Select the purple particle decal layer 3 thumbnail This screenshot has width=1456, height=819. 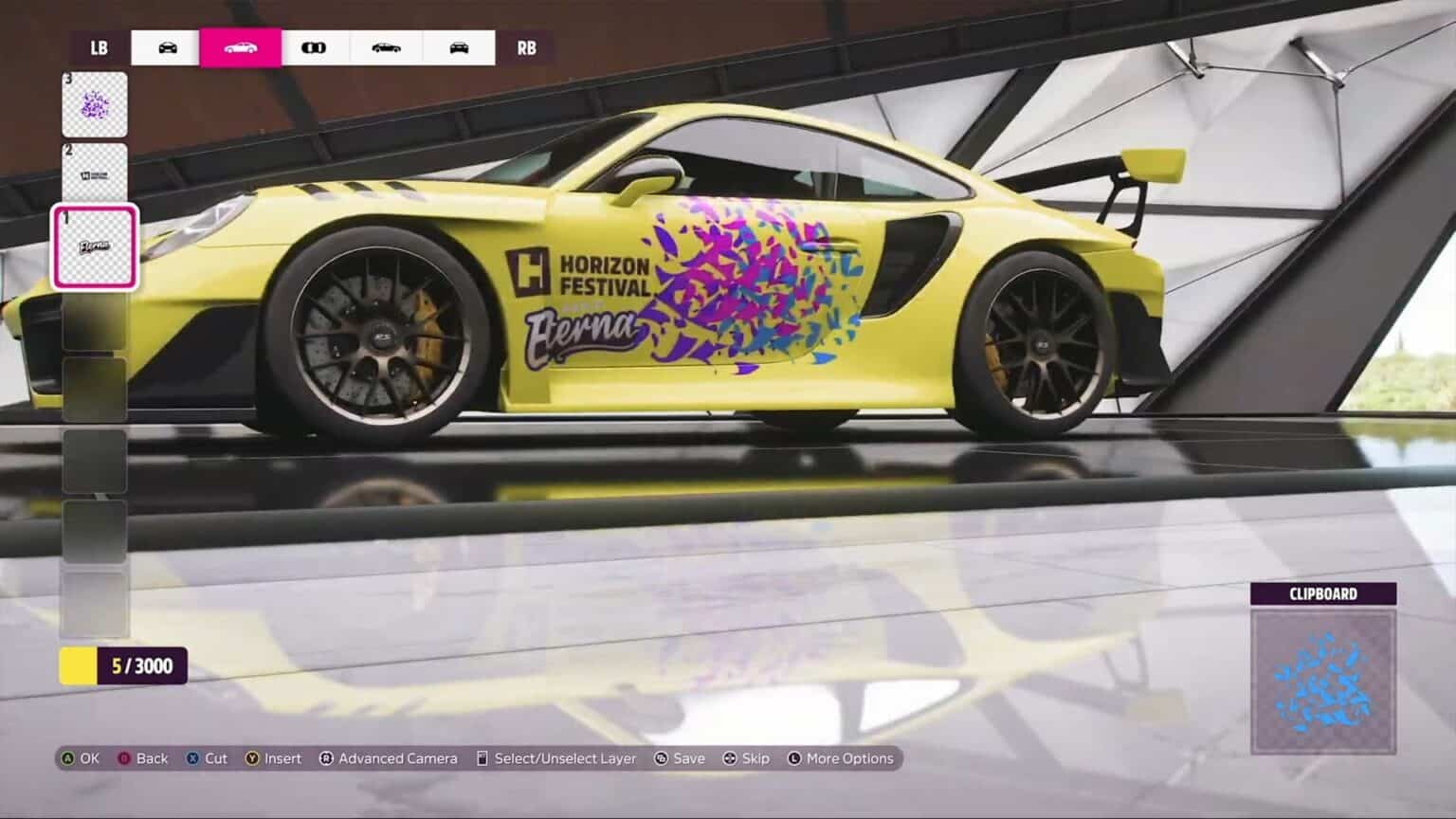[94, 102]
